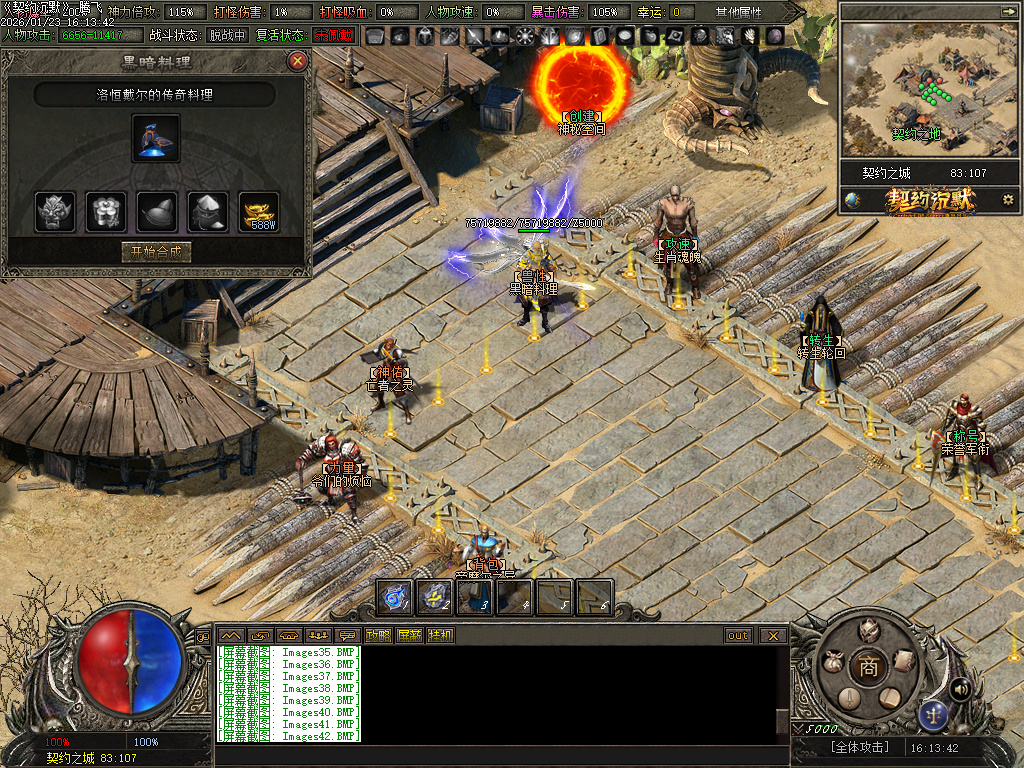Click the 挂机 auto-play button
Screen dimensions: 1024x768
[x=440, y=635]
